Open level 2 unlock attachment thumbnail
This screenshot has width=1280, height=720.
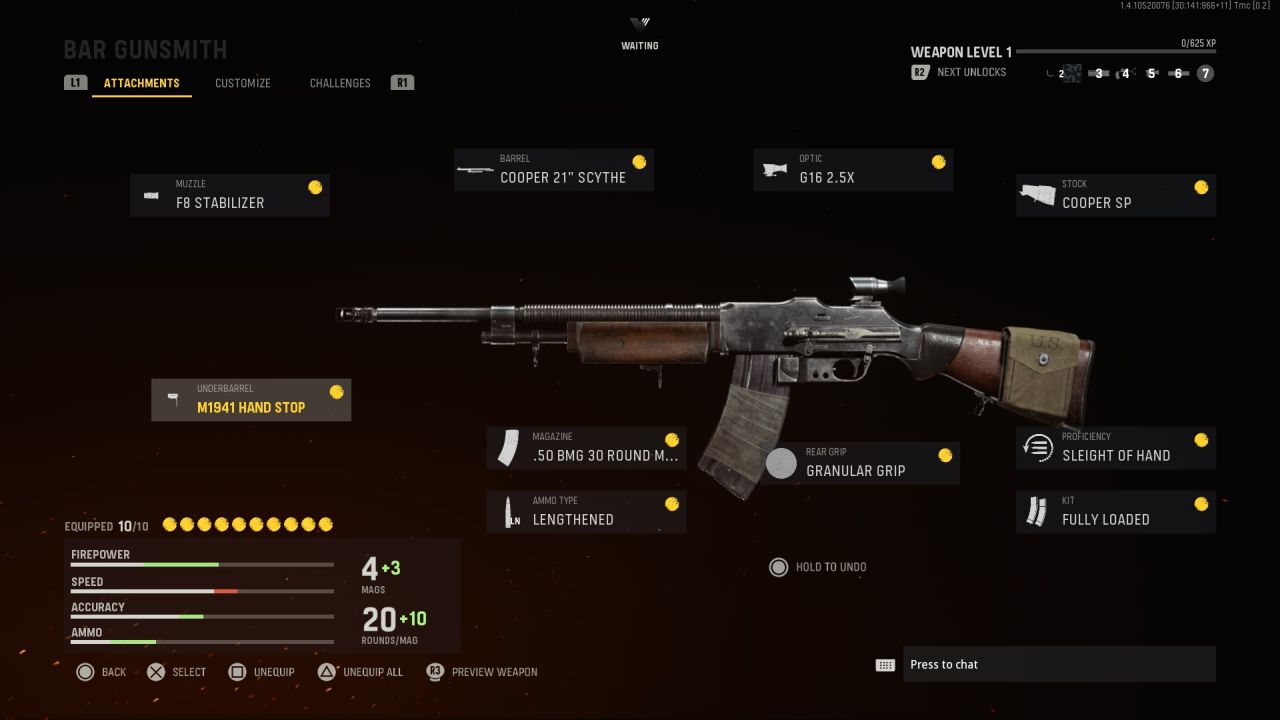tap(1071, 73)
